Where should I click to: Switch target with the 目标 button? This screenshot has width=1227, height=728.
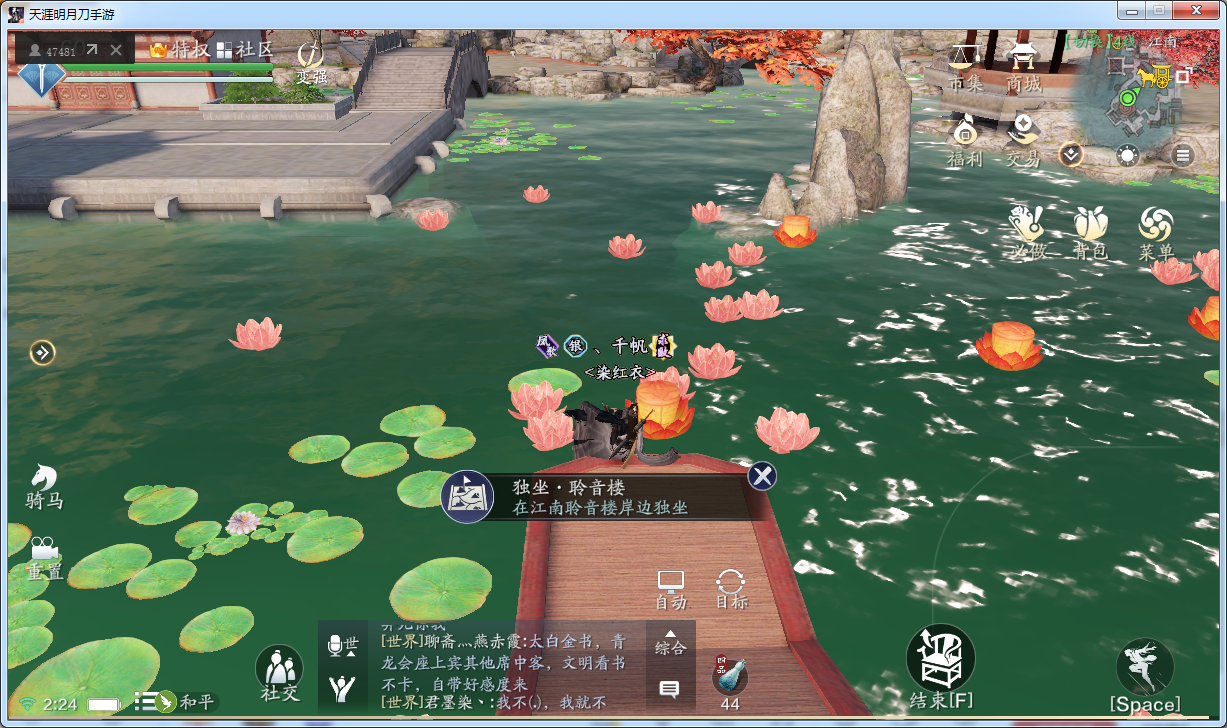pos(731,589)
